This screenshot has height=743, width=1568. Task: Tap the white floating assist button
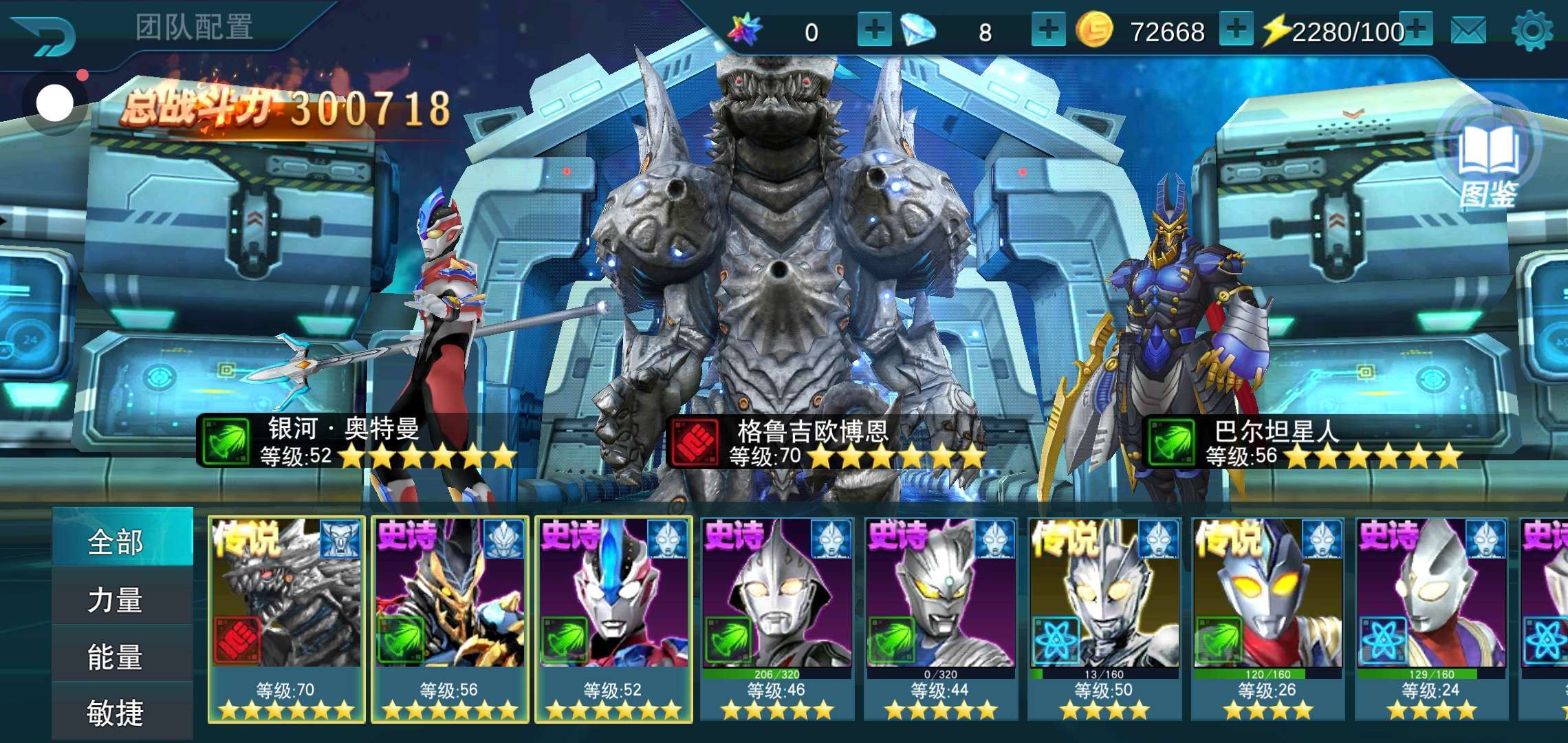pyautogui.click(x=55, y=104)
